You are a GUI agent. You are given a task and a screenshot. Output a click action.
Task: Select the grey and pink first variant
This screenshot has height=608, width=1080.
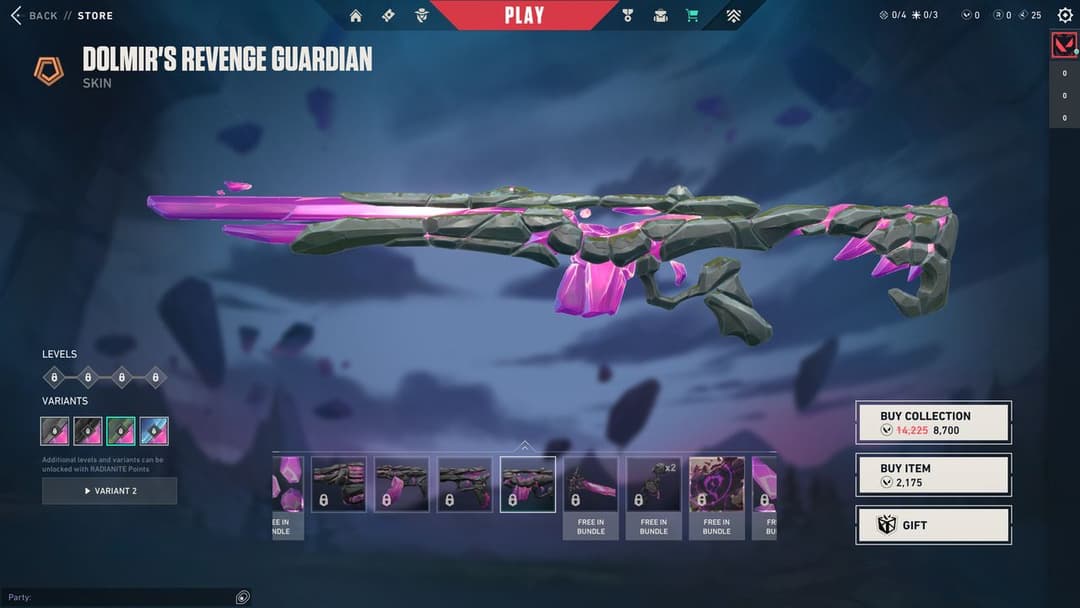point(55,431)
